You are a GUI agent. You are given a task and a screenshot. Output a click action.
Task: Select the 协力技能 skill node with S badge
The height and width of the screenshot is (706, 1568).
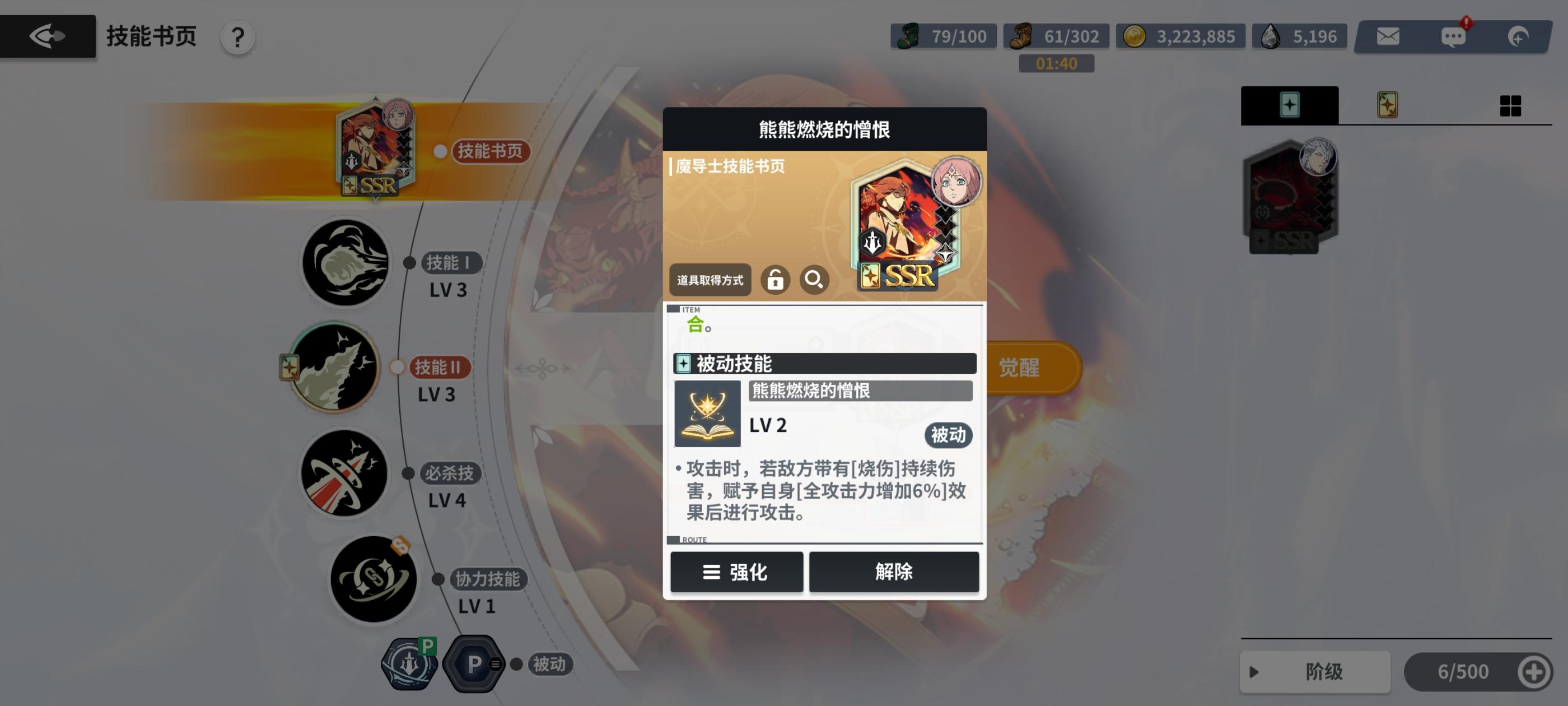click(374, 580)
